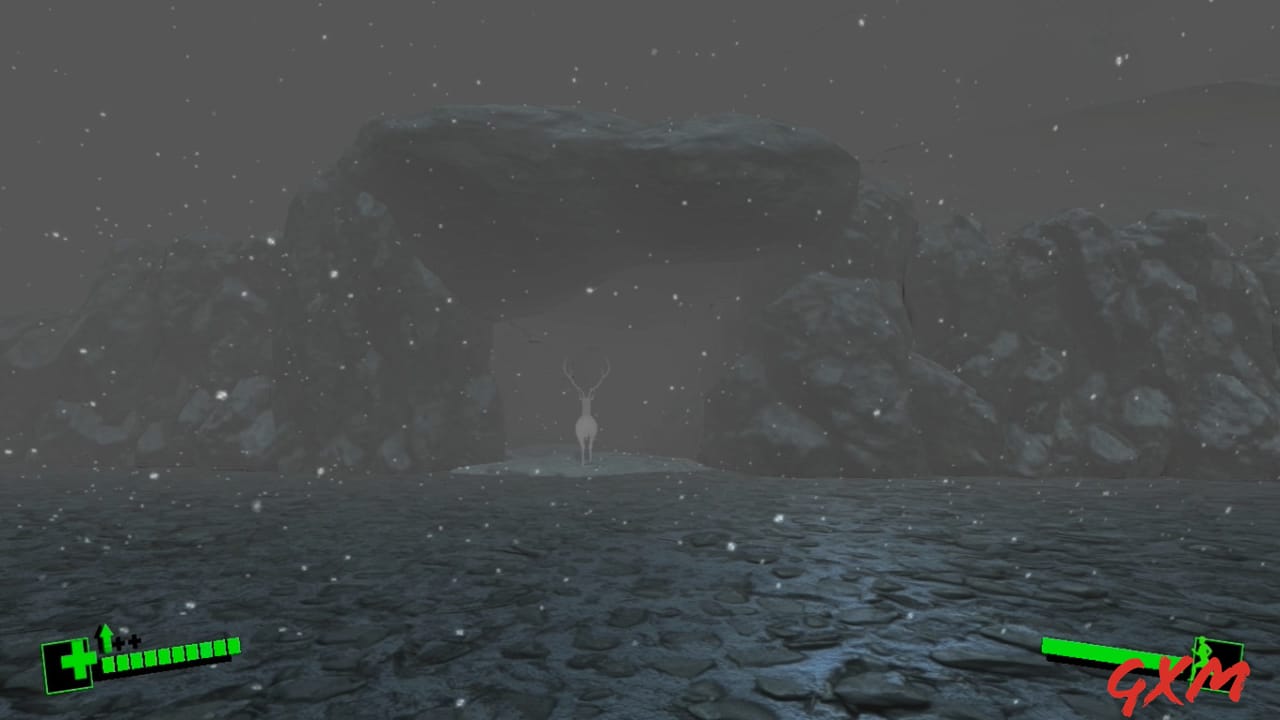
Task: Select the sprinting figure stamina icon
Action: [x=1203, y=653]
